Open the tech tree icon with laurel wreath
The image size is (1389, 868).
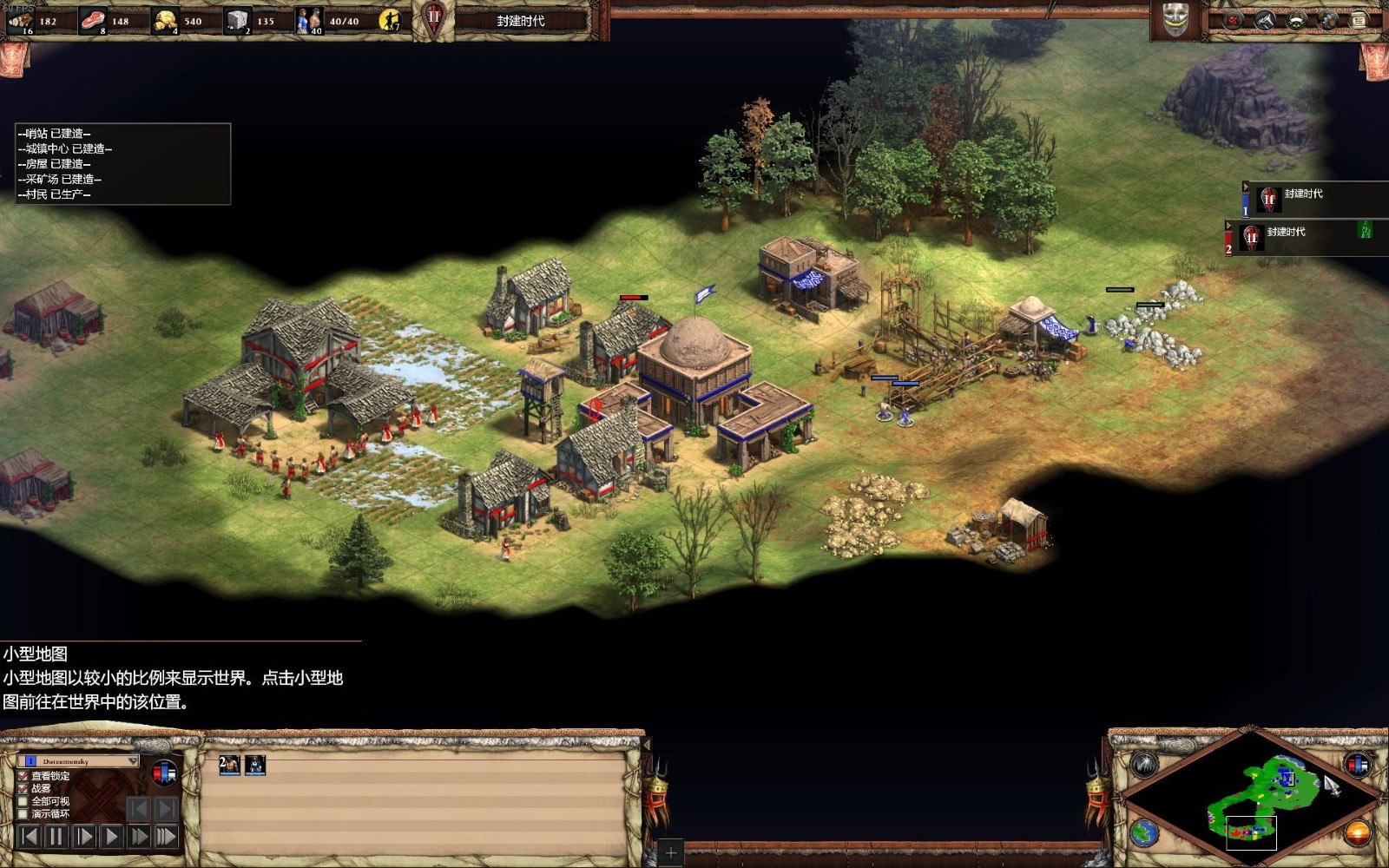1296,20
